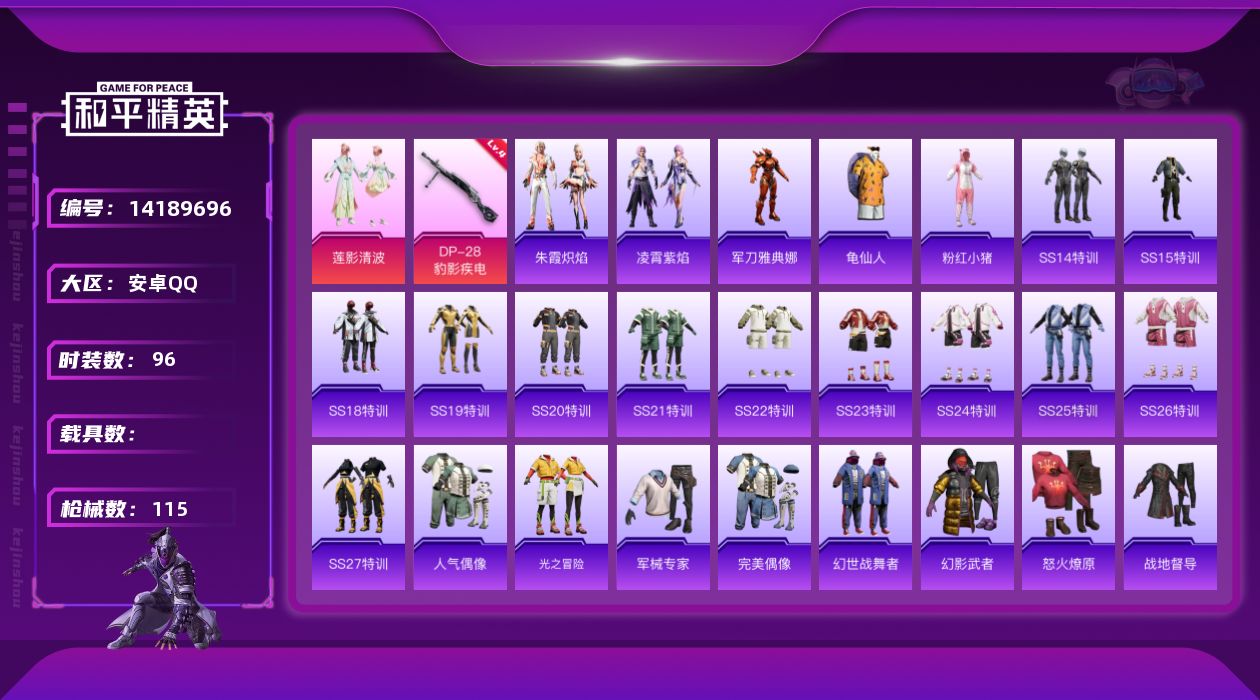Open the SS27特训 outfit card
This screenshot has width=1260, height=700.
click(358, 516)
